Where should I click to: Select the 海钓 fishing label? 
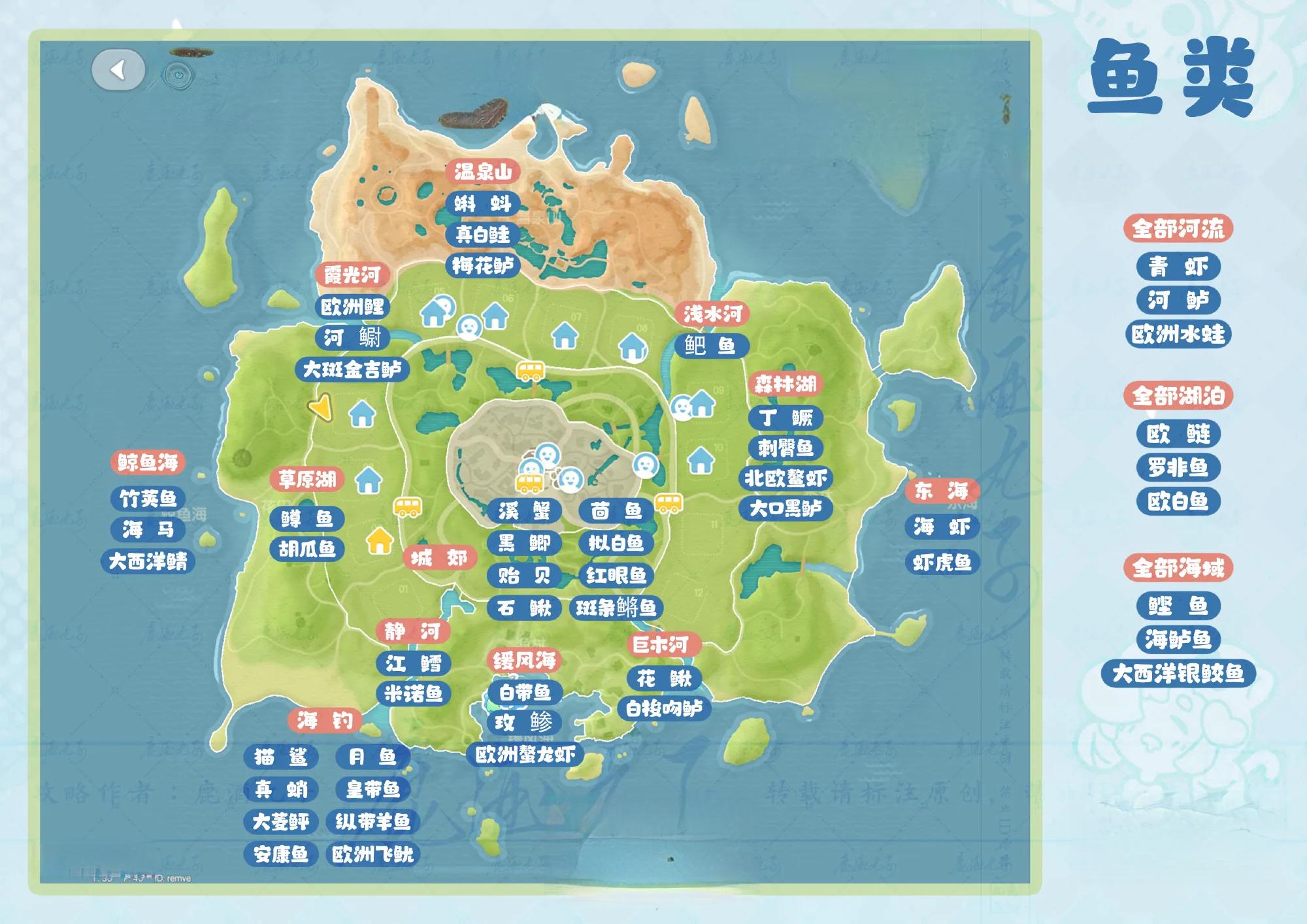click(325, 721)
